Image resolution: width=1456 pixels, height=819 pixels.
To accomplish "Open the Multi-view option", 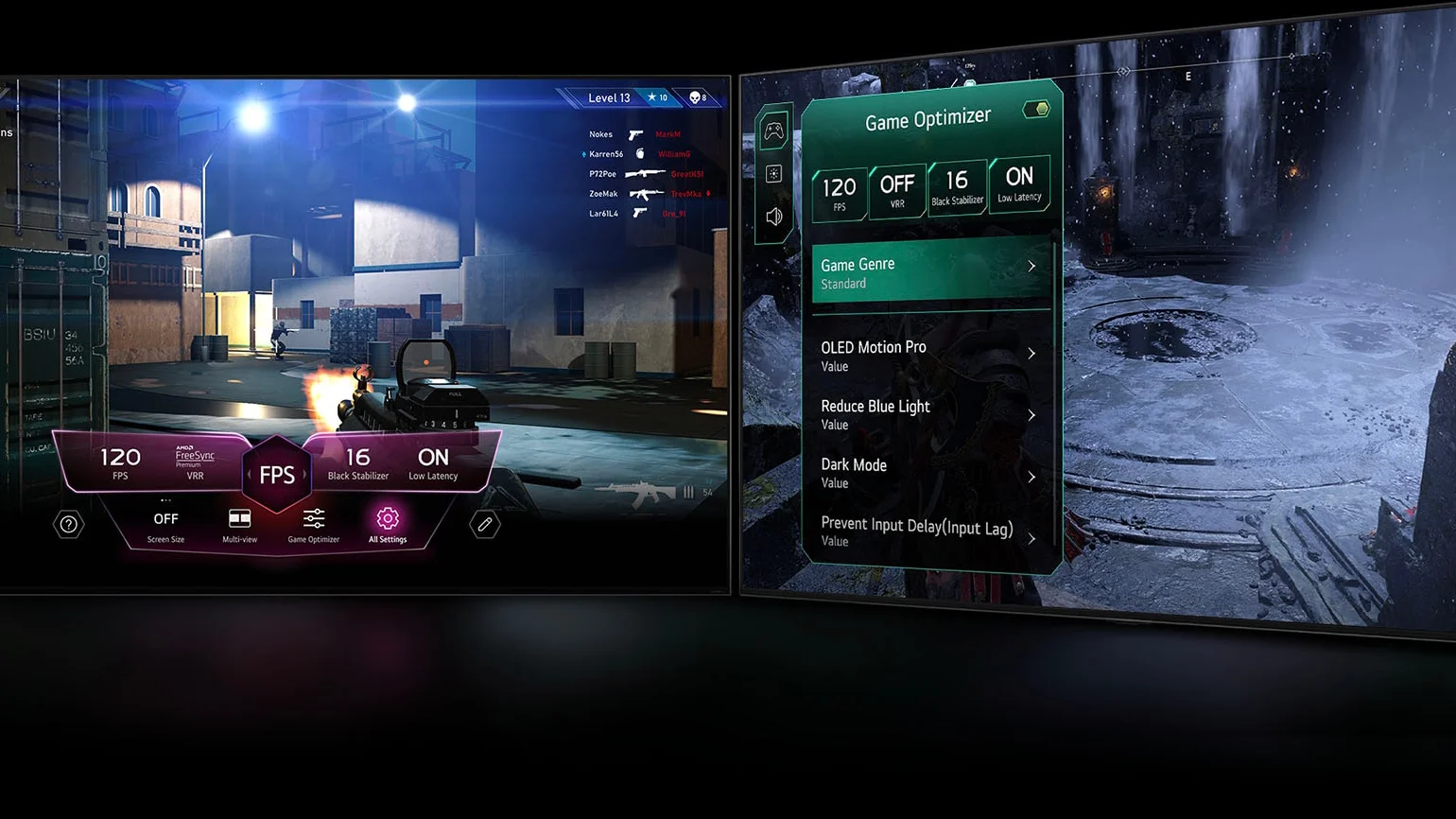I will (239, 525).
